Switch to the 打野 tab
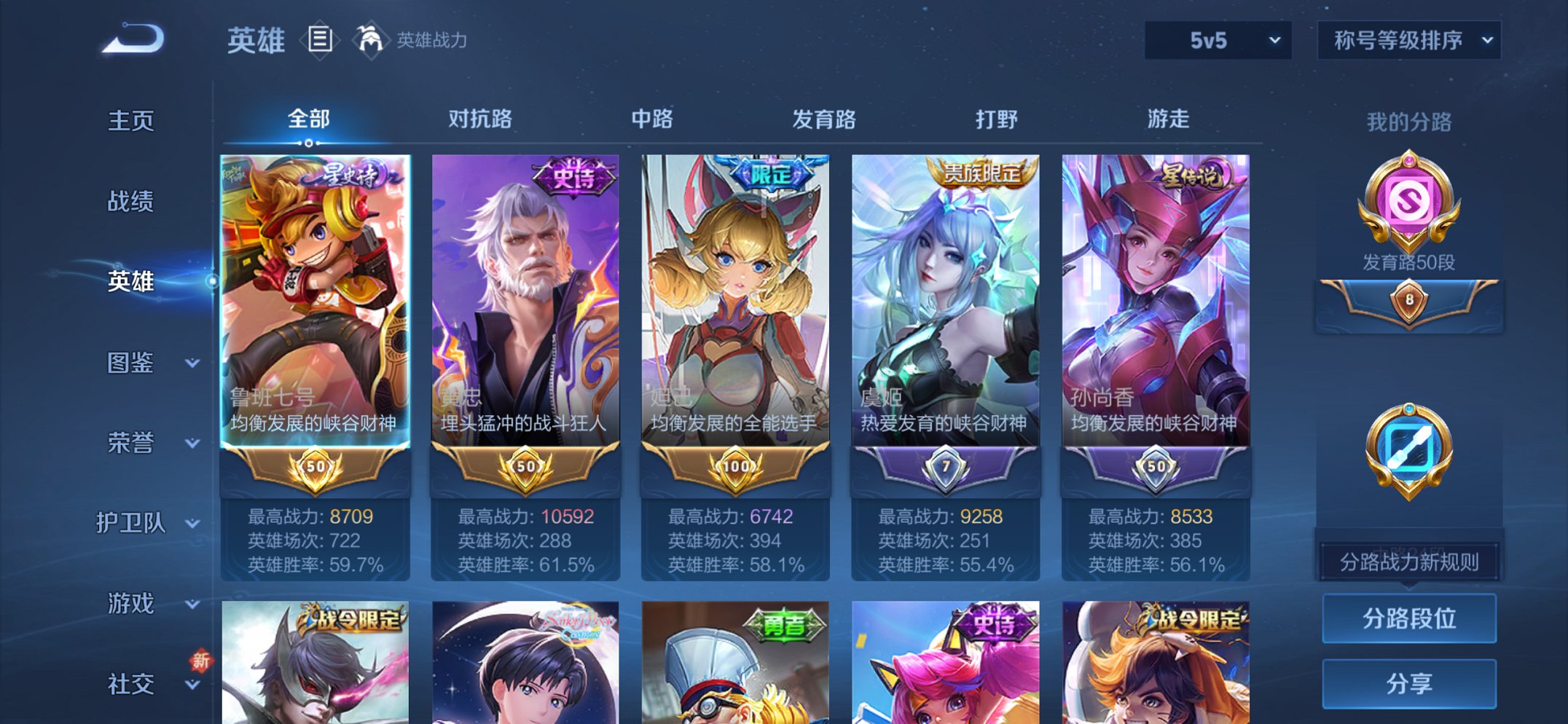Screen dimensions: 1568x724 click(x=997, y=119)
